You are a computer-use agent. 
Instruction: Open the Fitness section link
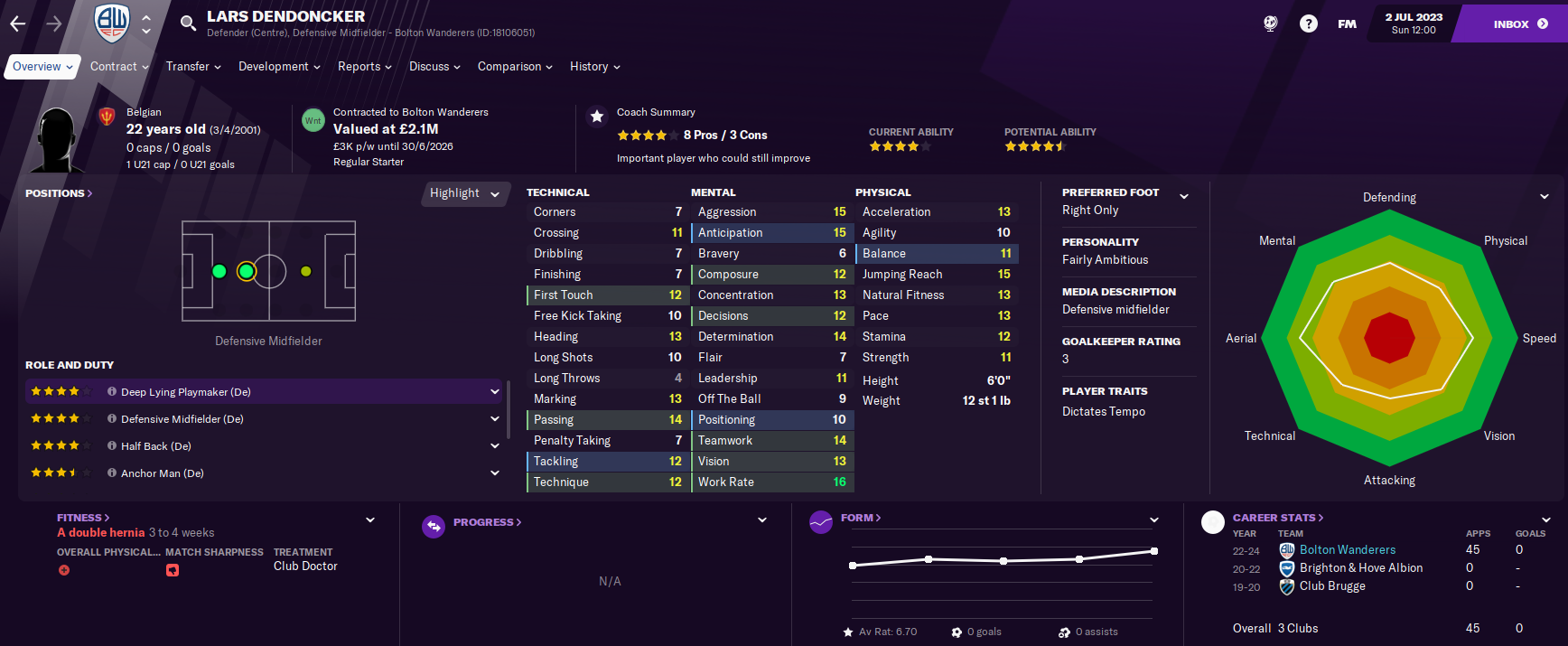click(x=82, y=518)
